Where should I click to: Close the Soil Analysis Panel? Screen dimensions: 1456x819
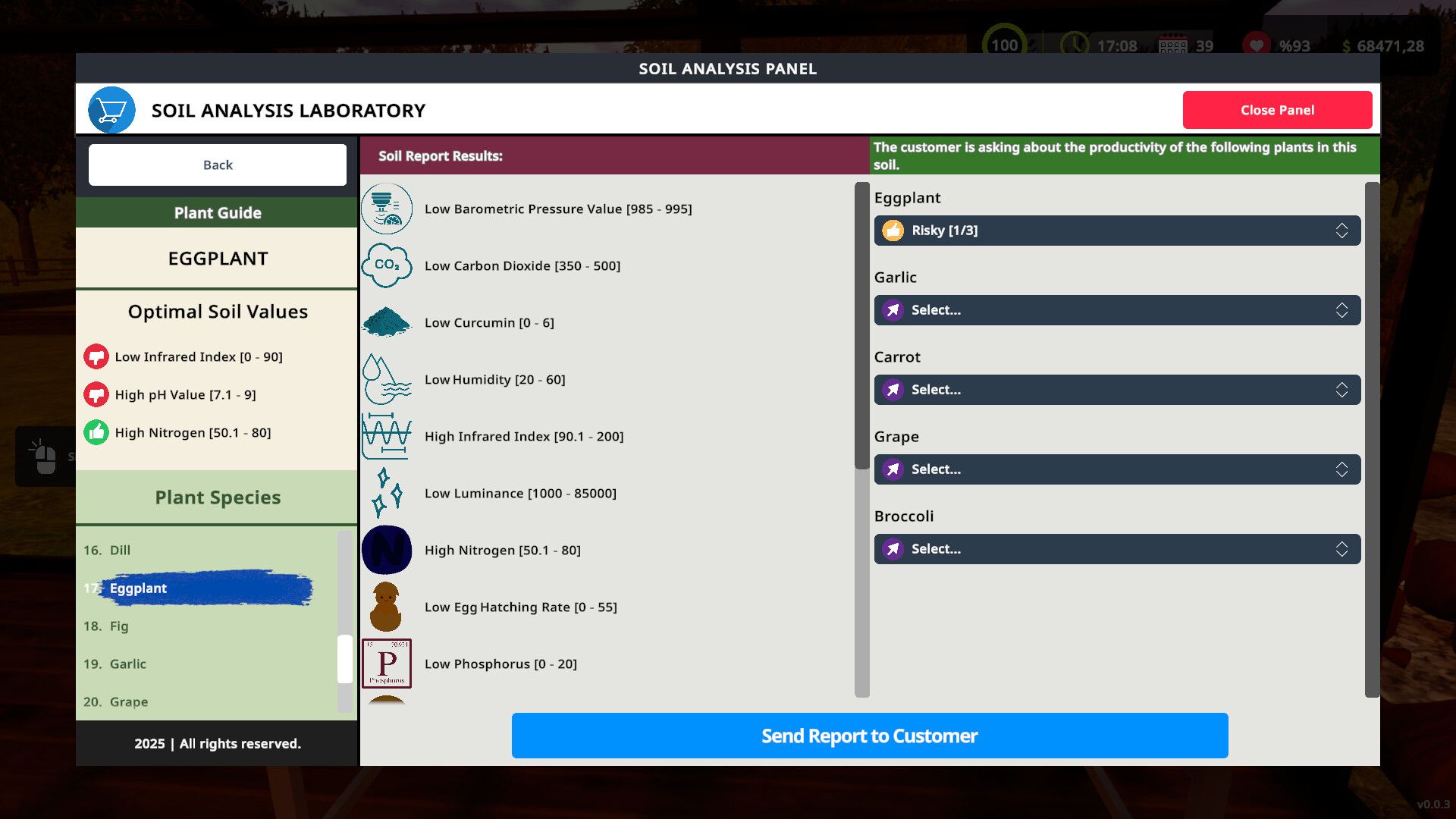pyautogui.click(x=1277, y=110)
